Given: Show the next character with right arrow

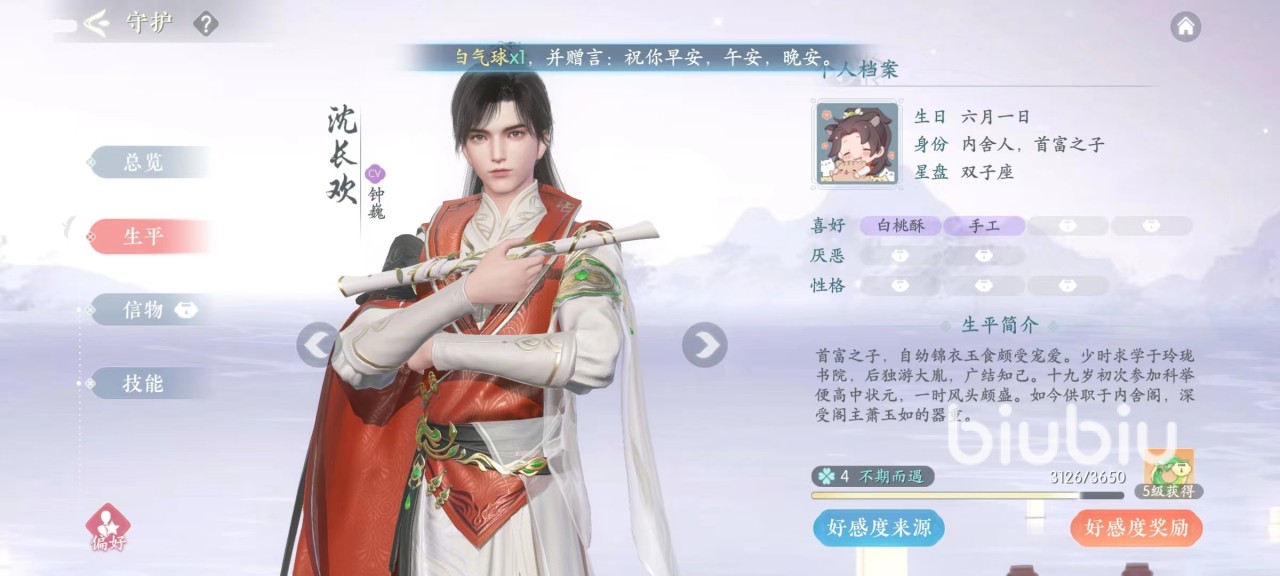Looking at the screenshot, I should [704, 345].
